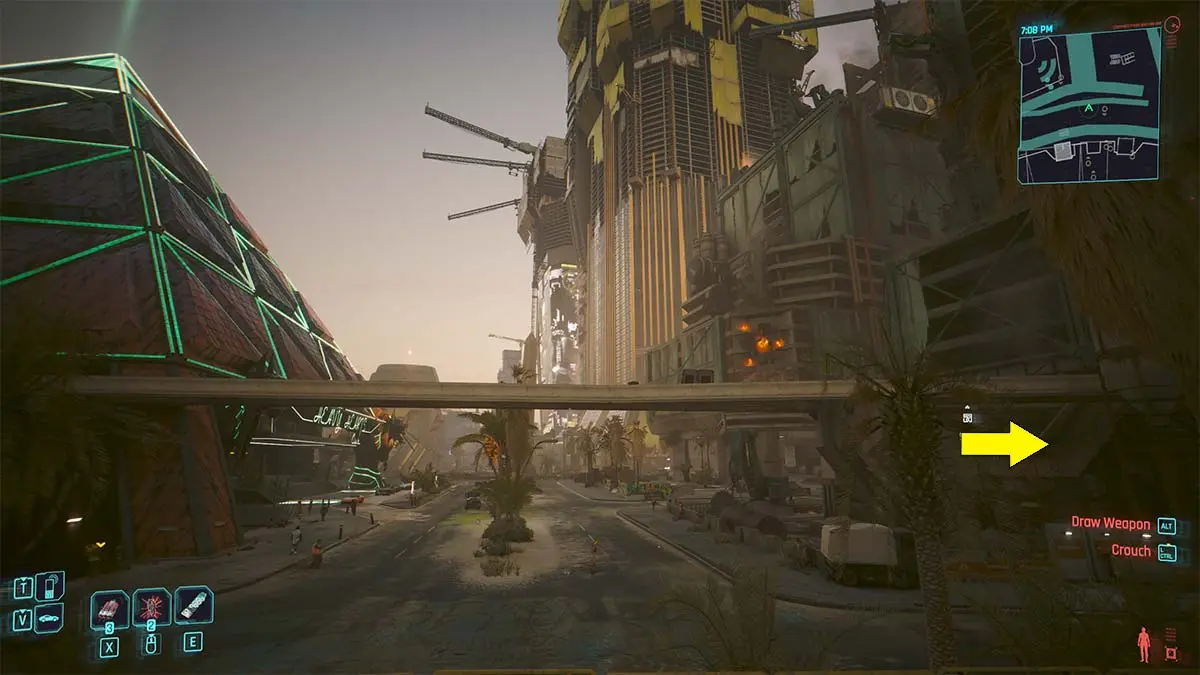The width and height of the screenshot is (1200, 675).
Task: Call the vehicle with the car icon
Action: point(49,619)
